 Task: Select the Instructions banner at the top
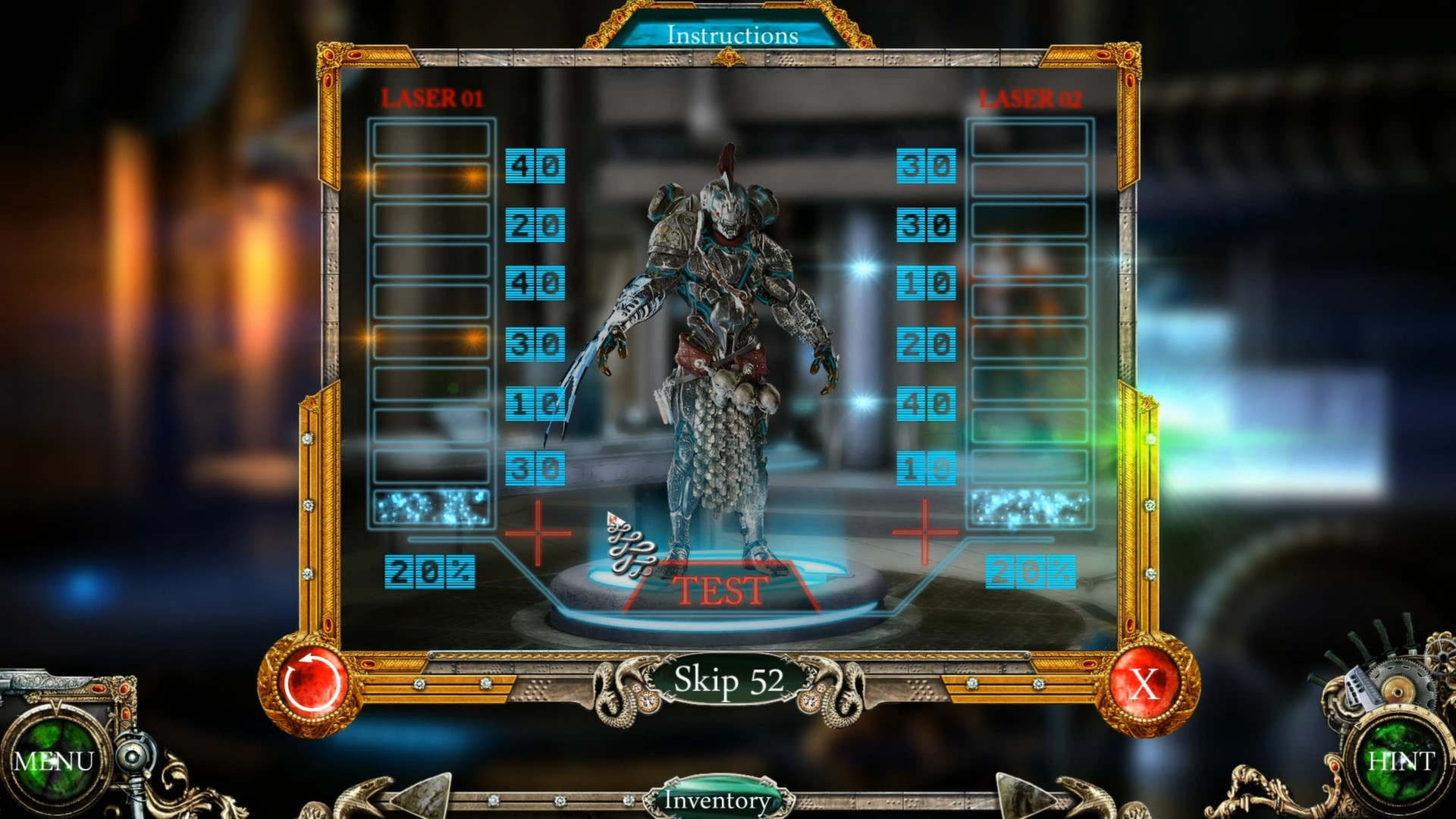point(734,34)
